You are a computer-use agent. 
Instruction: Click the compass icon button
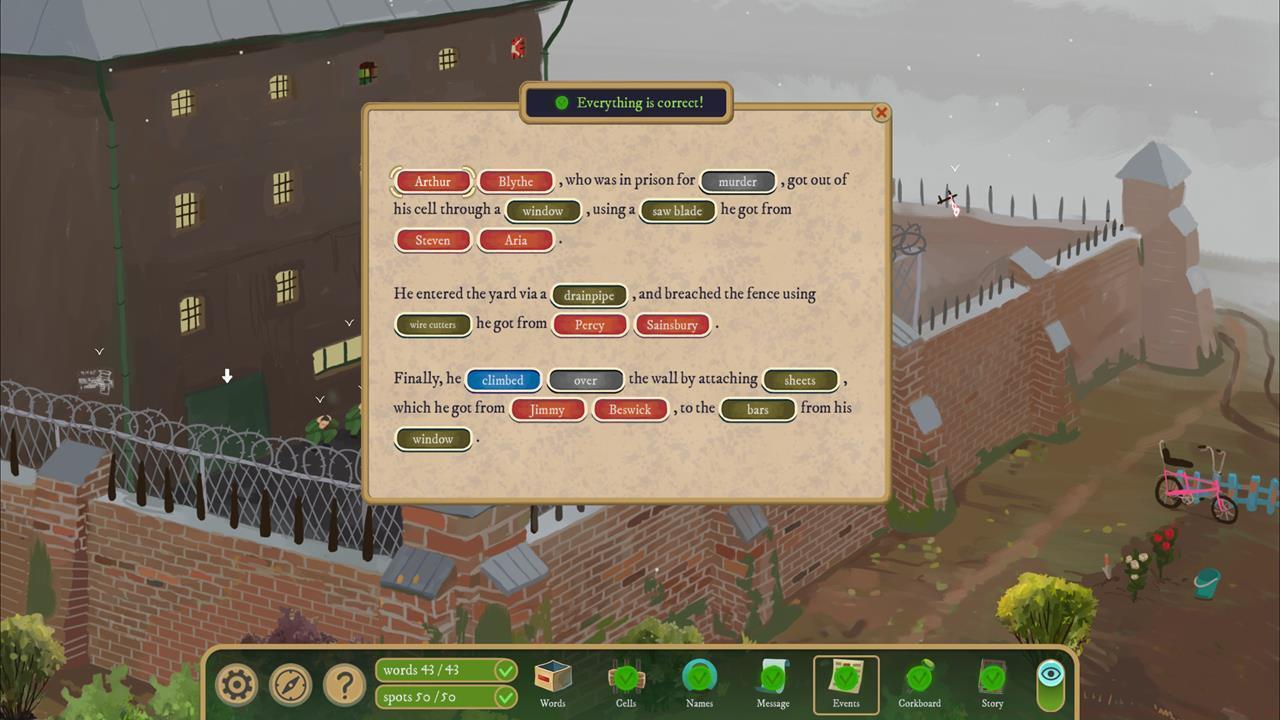click(x=291, y=685)
